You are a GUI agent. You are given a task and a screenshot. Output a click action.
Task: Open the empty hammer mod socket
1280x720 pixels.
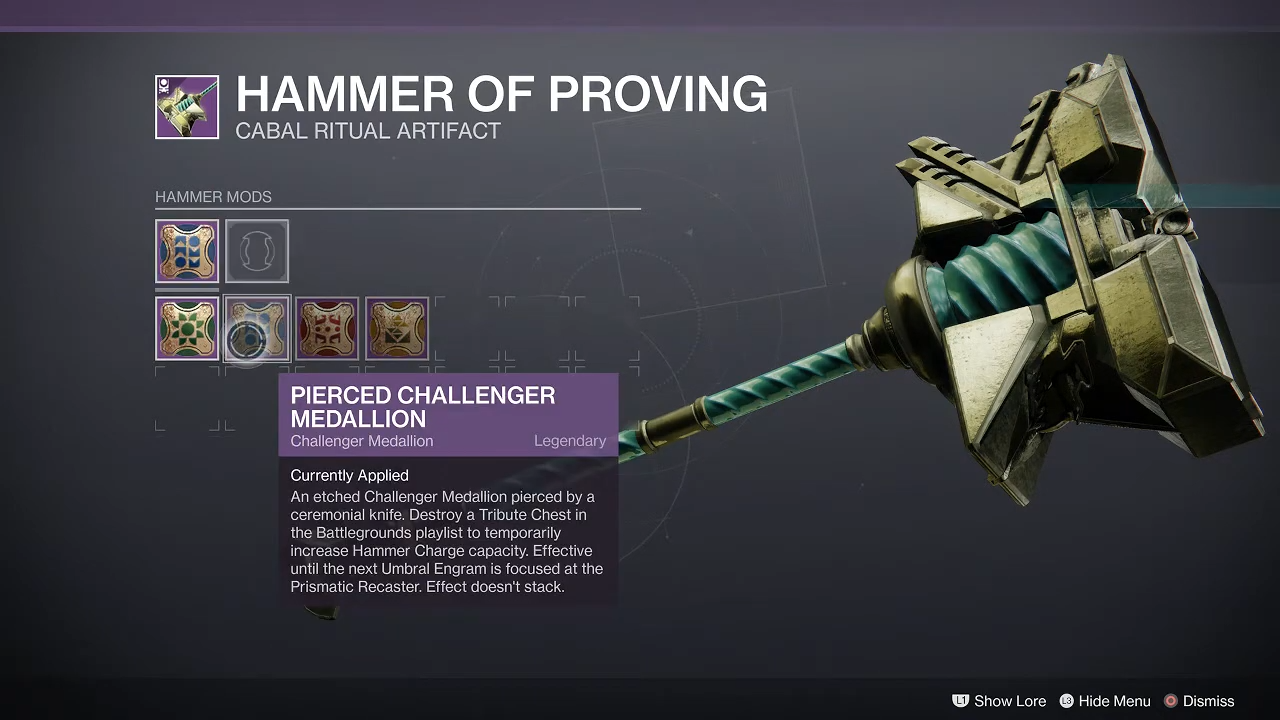coord(257,251)
